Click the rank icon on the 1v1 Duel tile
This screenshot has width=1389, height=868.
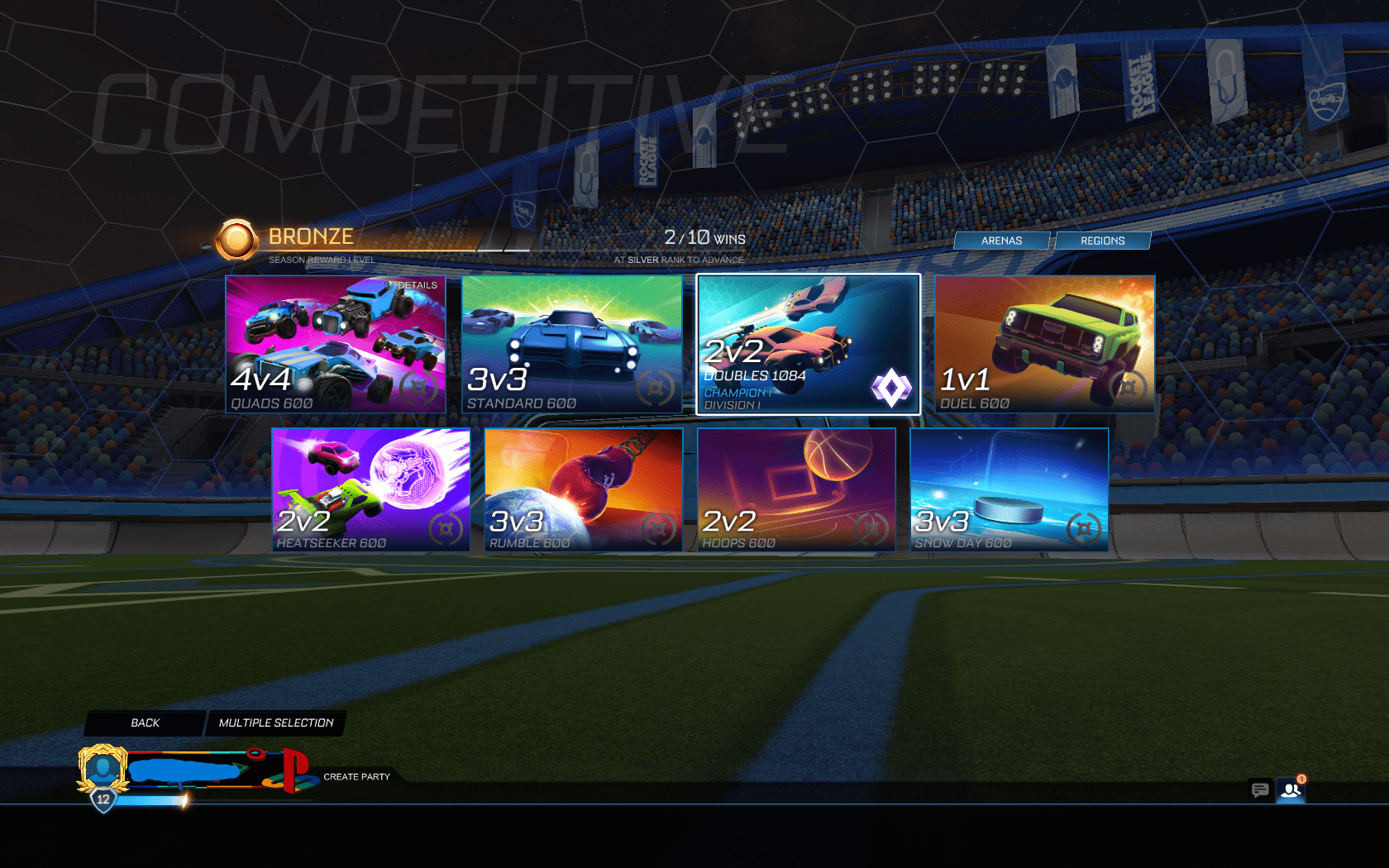click(x=1126, y=385)
